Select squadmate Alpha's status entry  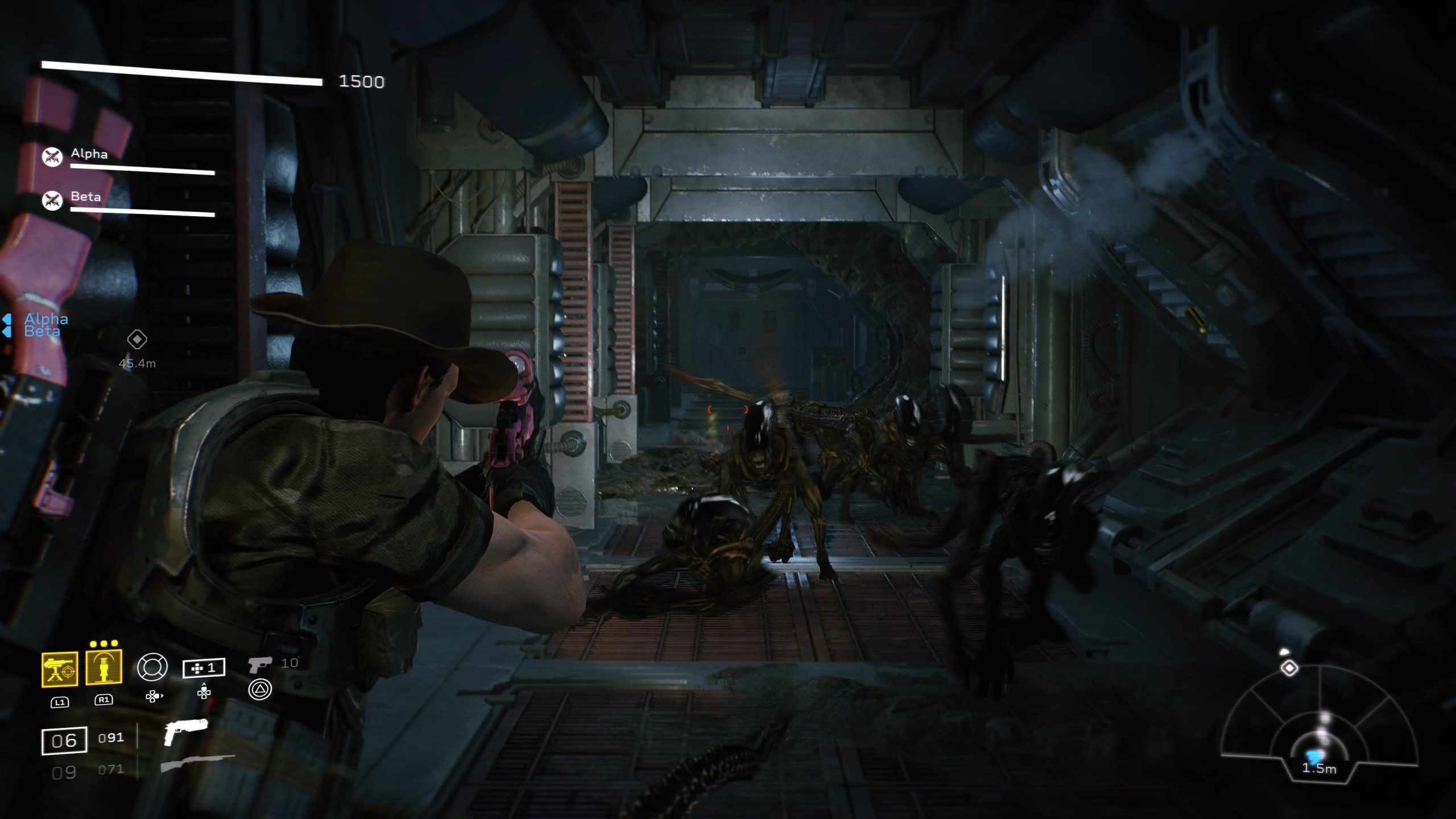coord(89,155)
